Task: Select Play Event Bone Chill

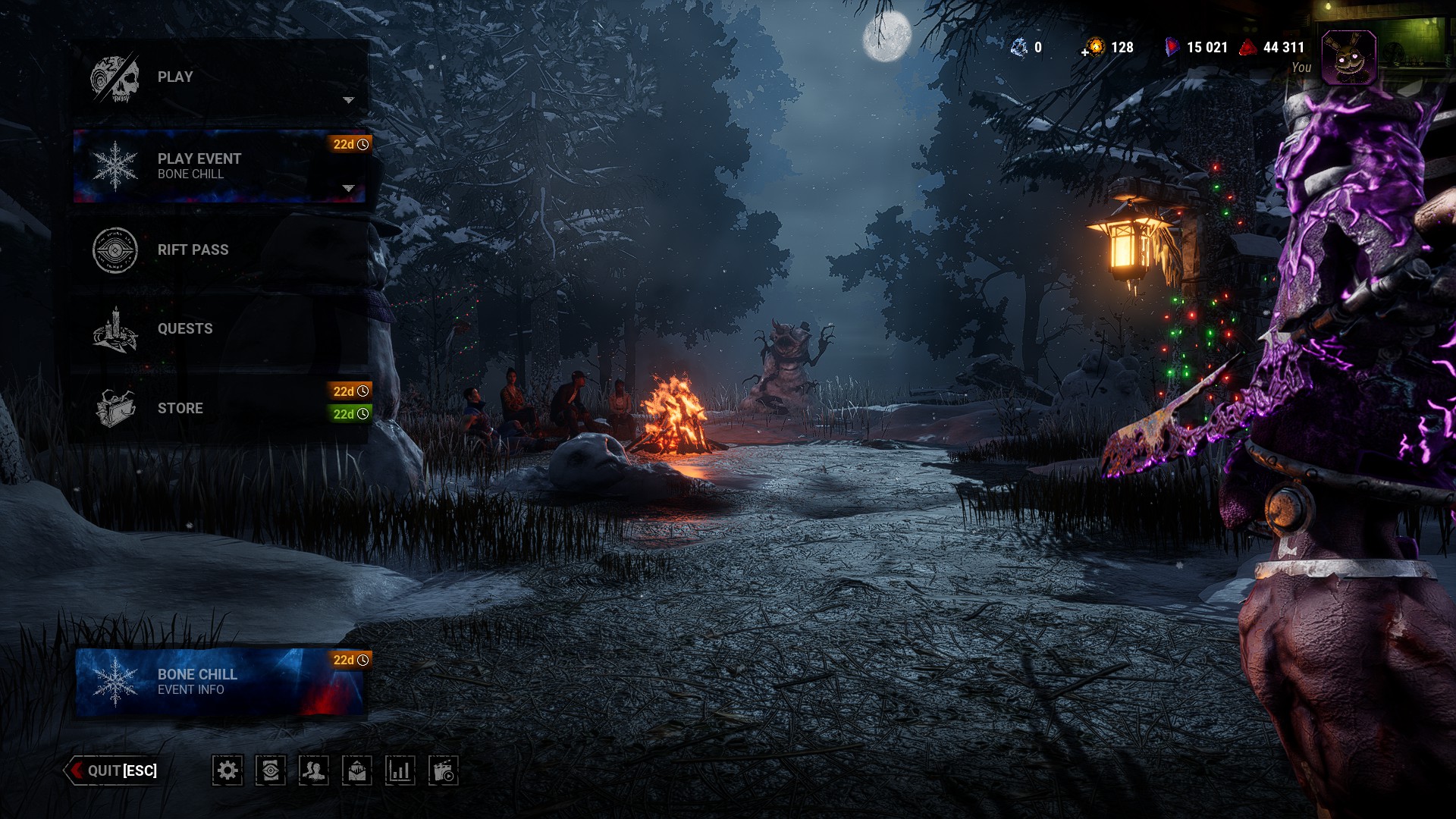Action: 220,166
